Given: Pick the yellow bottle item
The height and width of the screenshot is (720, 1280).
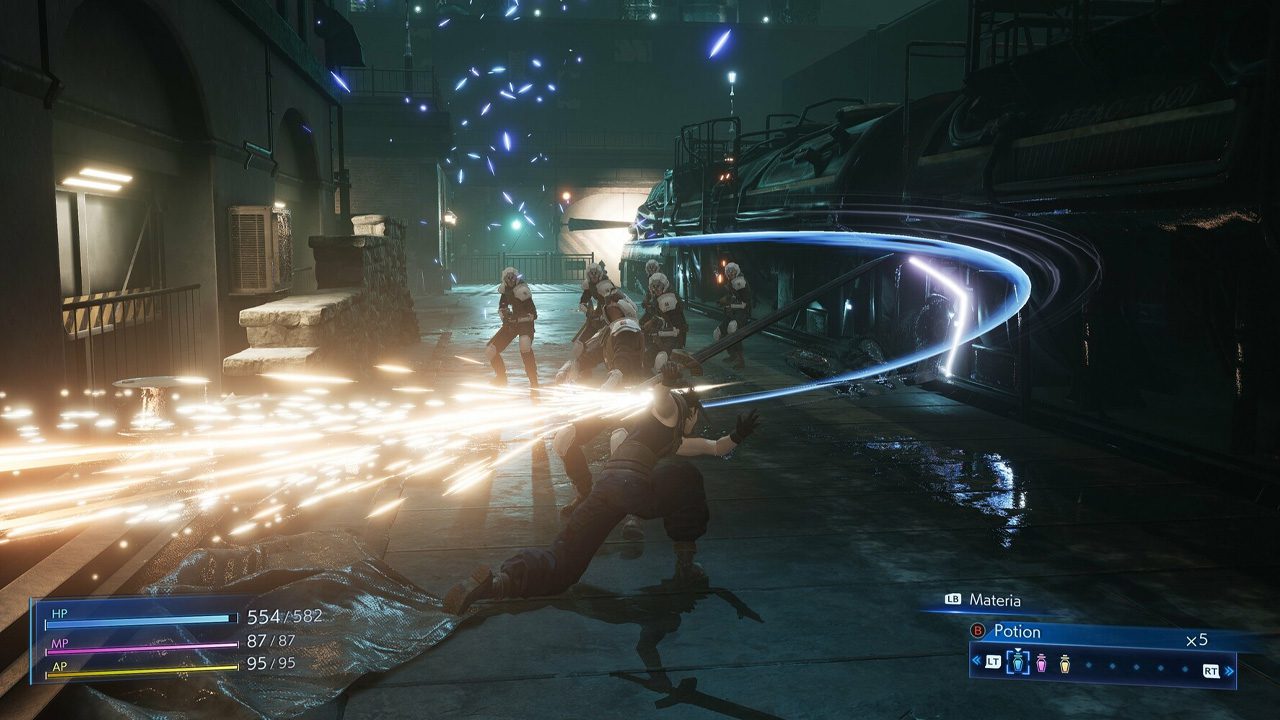Looking at the screenshot, I should point(1064,662).
